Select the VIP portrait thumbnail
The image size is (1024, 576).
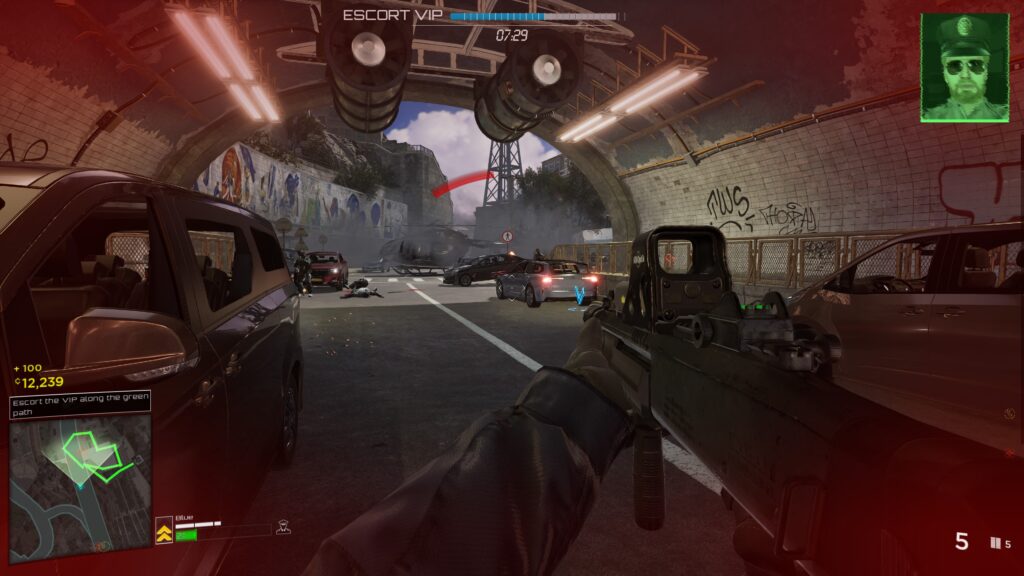coord(964,67)
